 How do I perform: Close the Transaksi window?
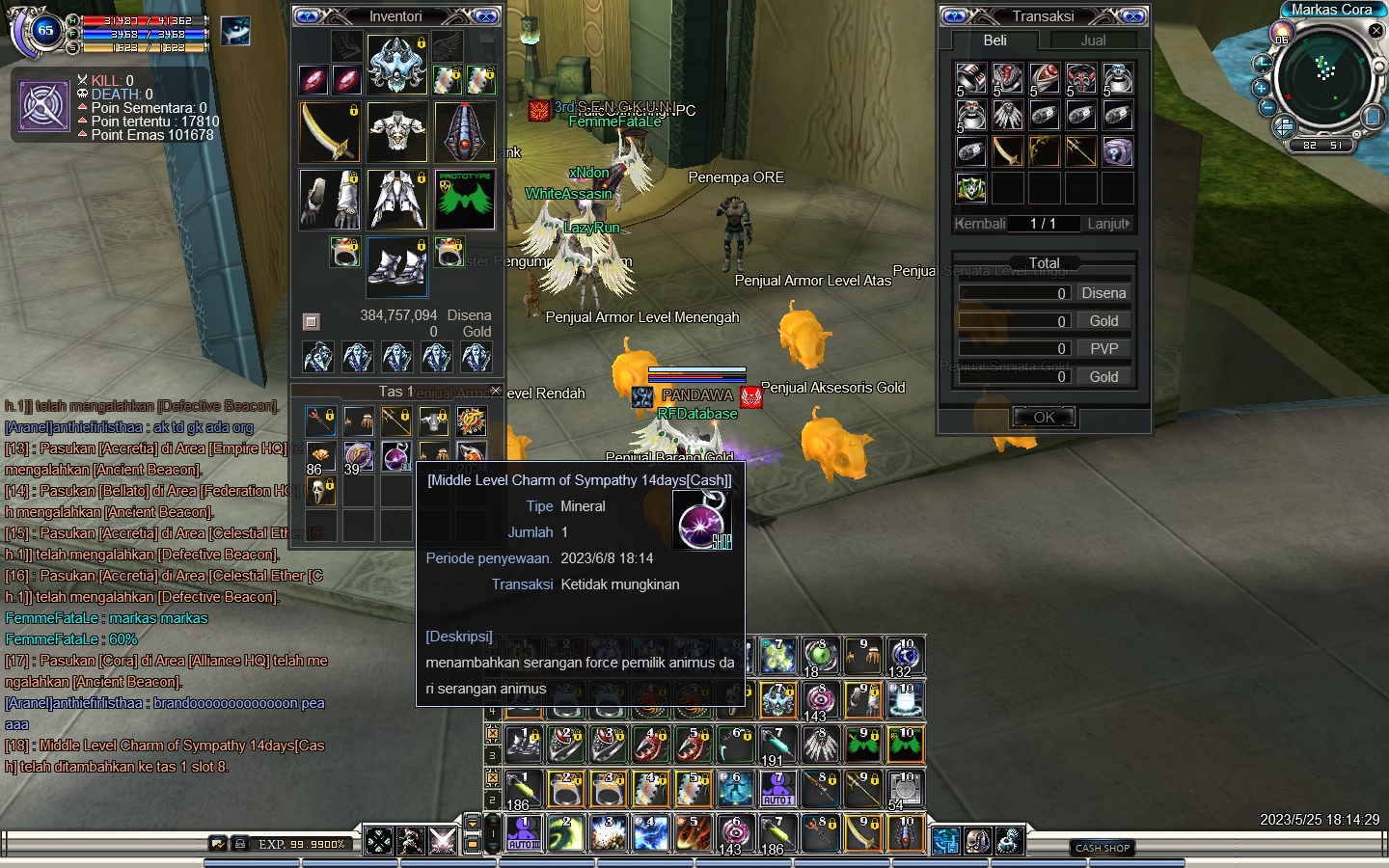coord(1132,16)
